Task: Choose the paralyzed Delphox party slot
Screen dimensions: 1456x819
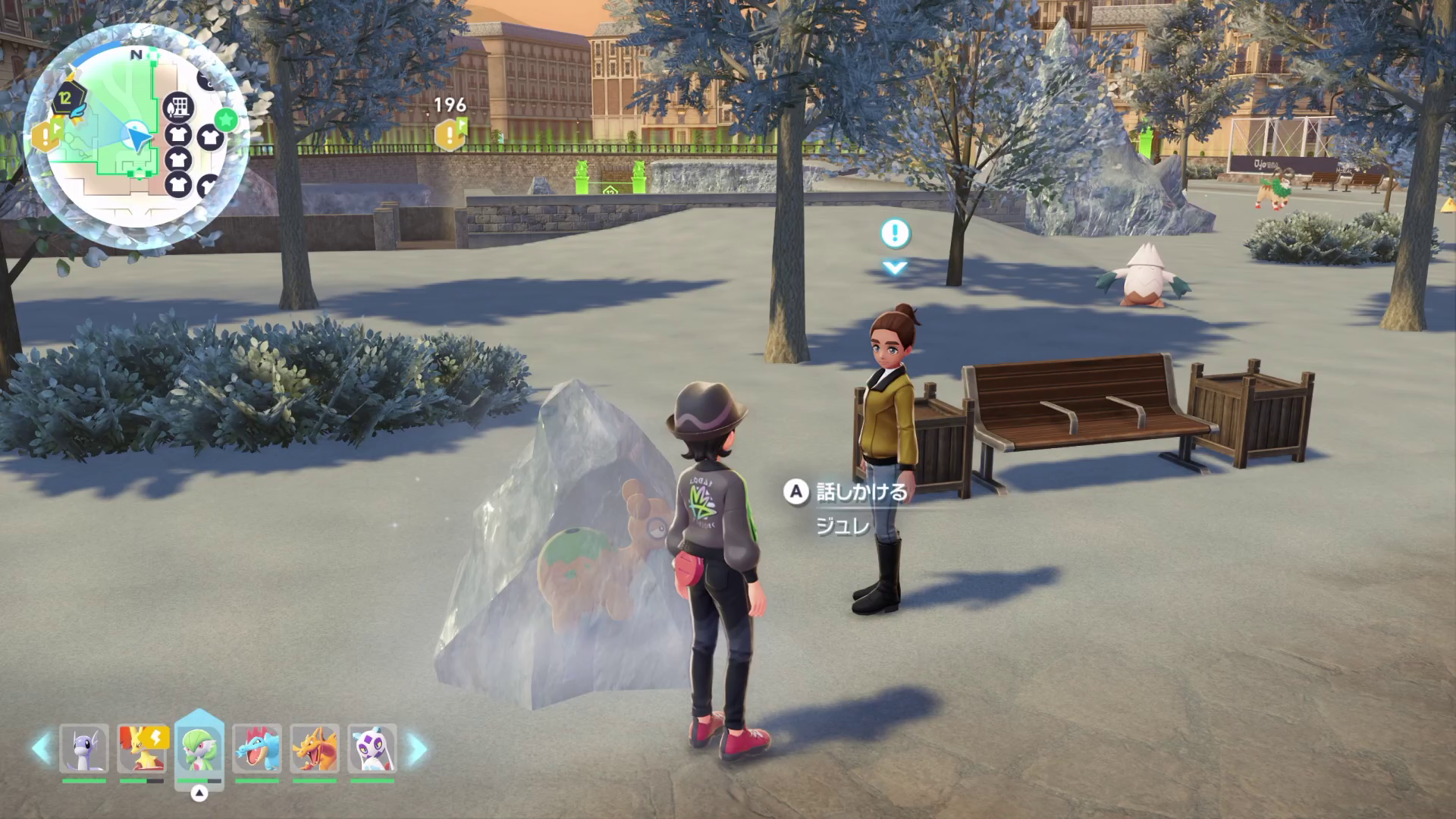Action: pyautogui.click(x=143, y=748)
